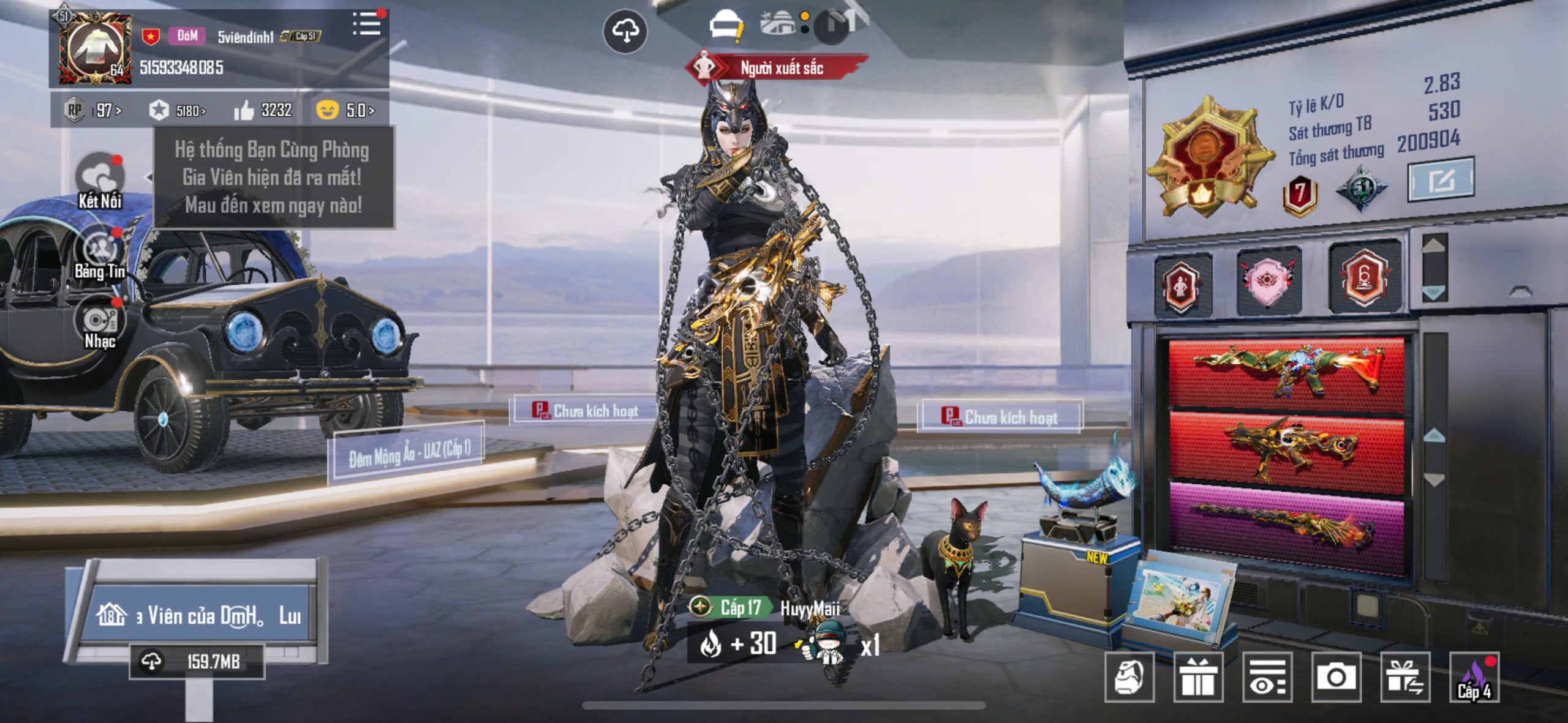Click the cloud download icon at top
The width and height of the screenshot is (1568, 723).
click(625, 31)
